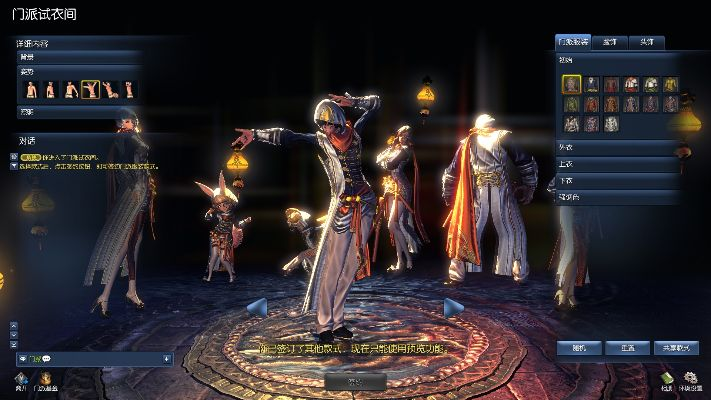Open the second tab in the outfit panel
This screenshot has width=711, height=400.
click(x=610, y=42)
